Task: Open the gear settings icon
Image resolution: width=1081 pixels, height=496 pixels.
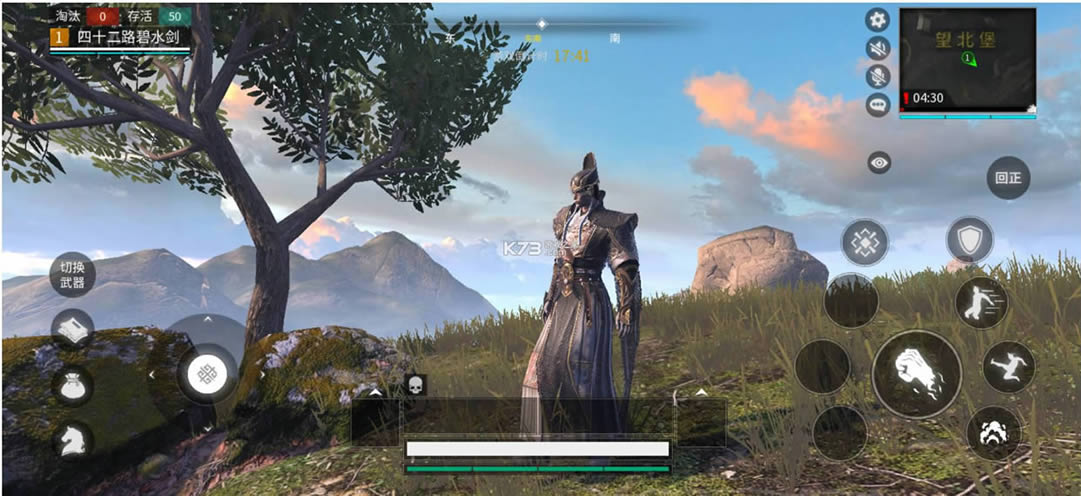Action: [x=878, y=20]
